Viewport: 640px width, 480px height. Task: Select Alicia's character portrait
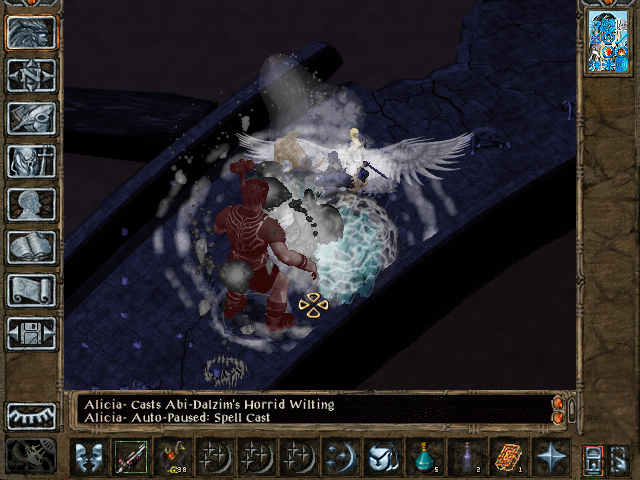607,42
